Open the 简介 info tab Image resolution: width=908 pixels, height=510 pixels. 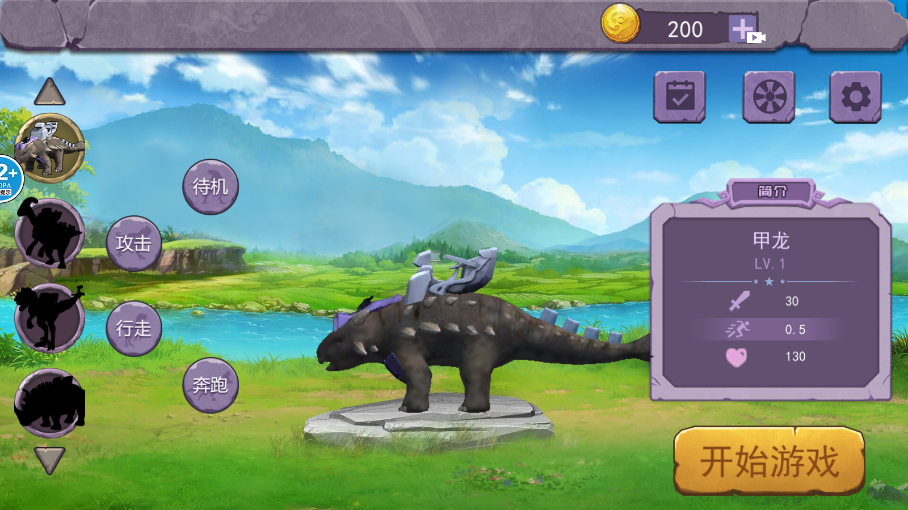(x=769, y=192)
